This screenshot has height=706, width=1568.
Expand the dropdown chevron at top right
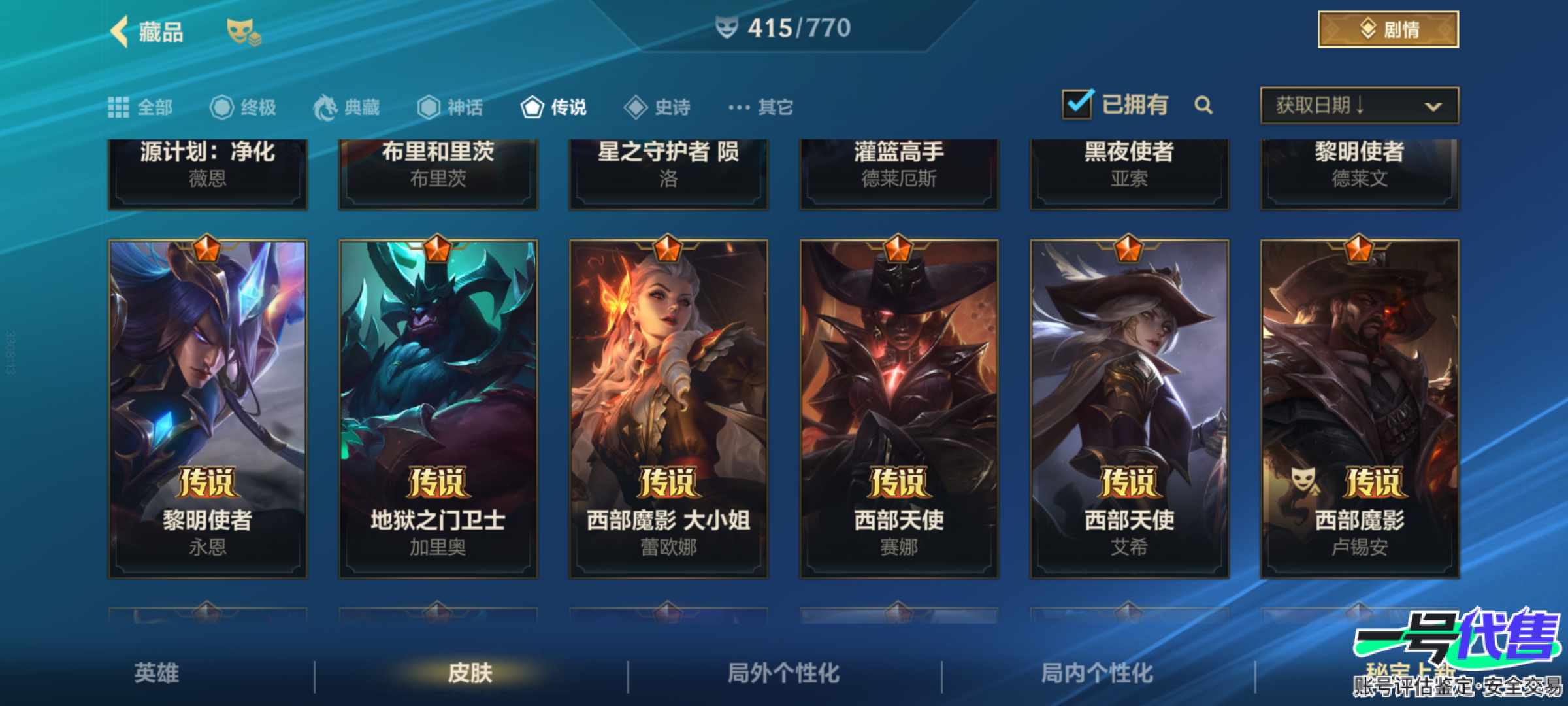[1433, 107]
